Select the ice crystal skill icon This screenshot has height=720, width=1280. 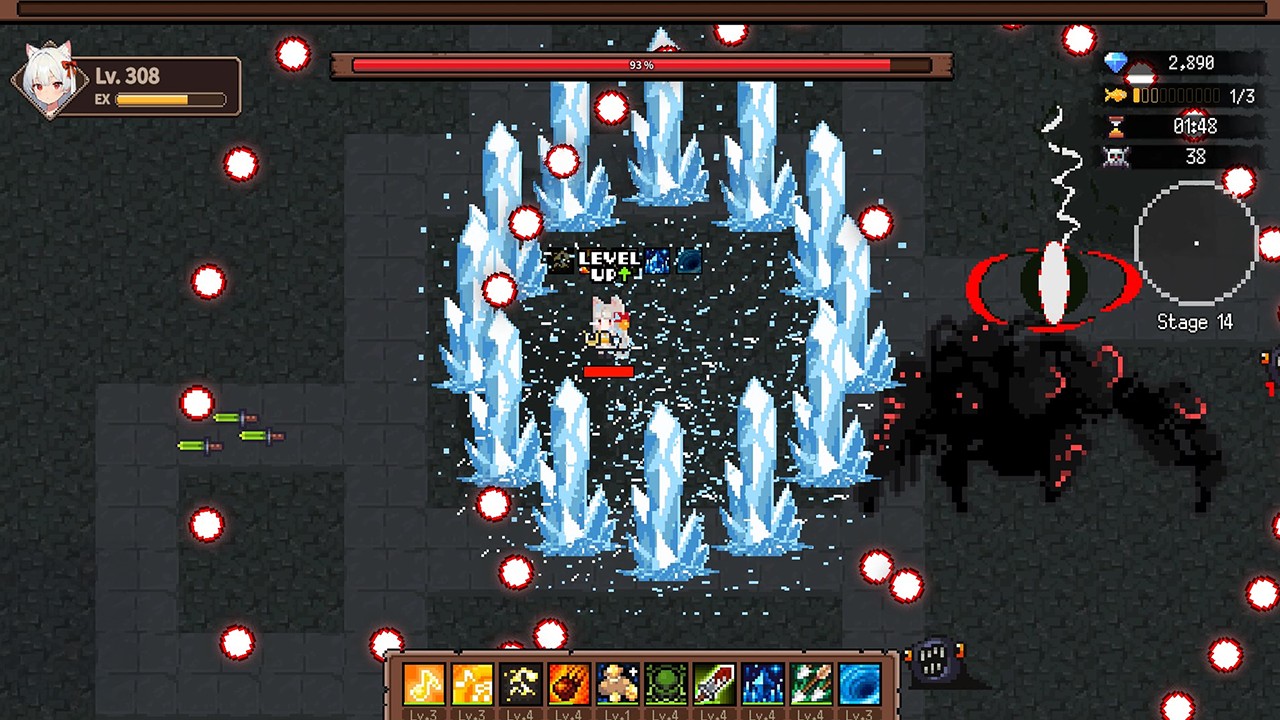pyautogui.click(x=762, y=683)
